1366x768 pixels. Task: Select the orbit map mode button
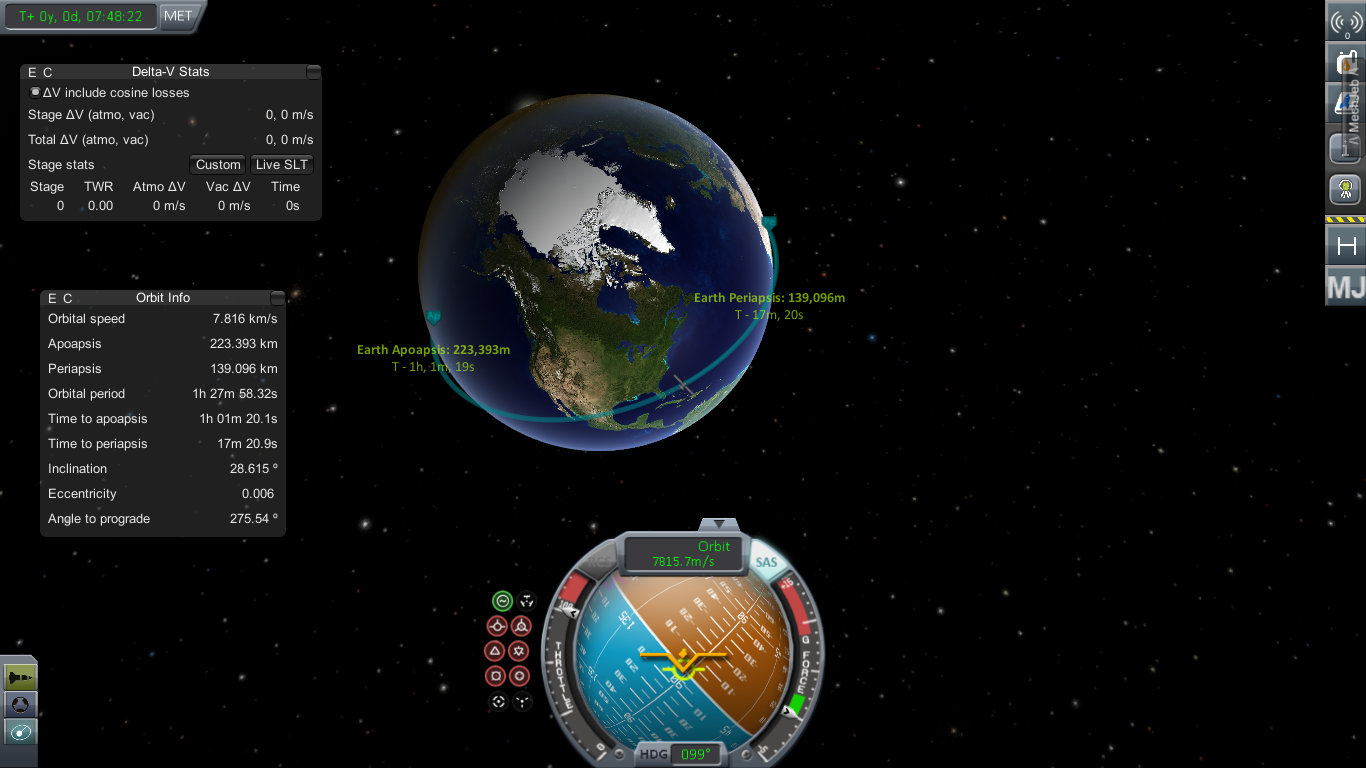click(x=20, y=732)
